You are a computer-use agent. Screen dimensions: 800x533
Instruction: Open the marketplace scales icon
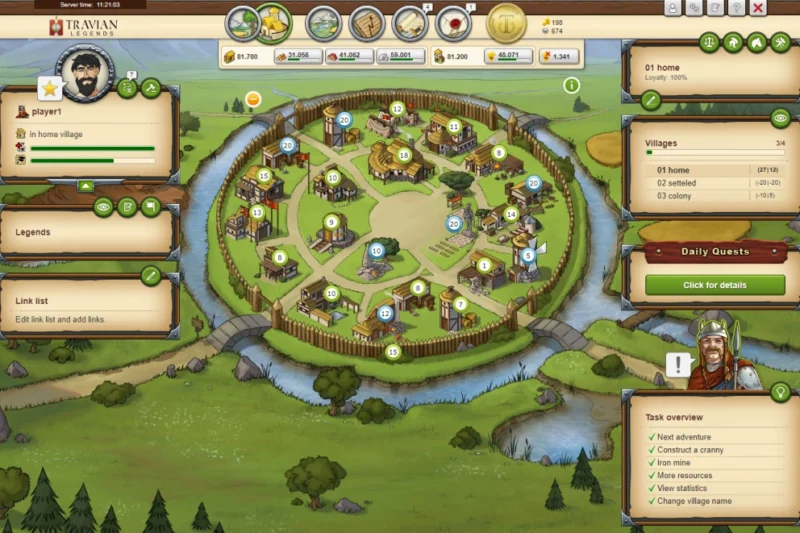coord(709,42)
